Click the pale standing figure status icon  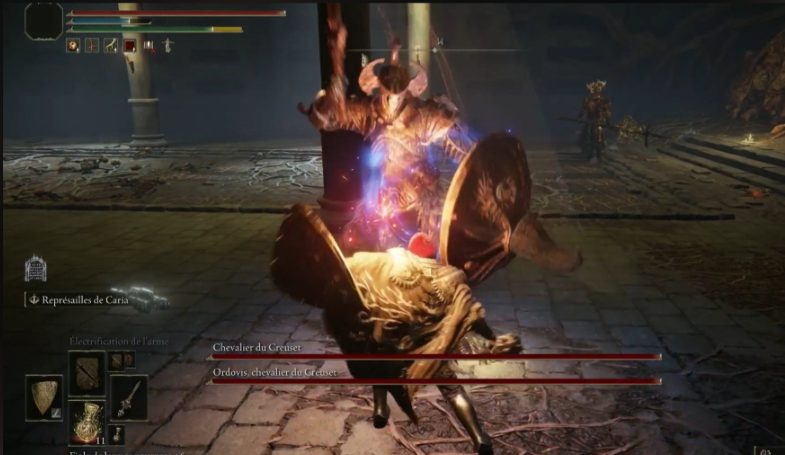167,45
